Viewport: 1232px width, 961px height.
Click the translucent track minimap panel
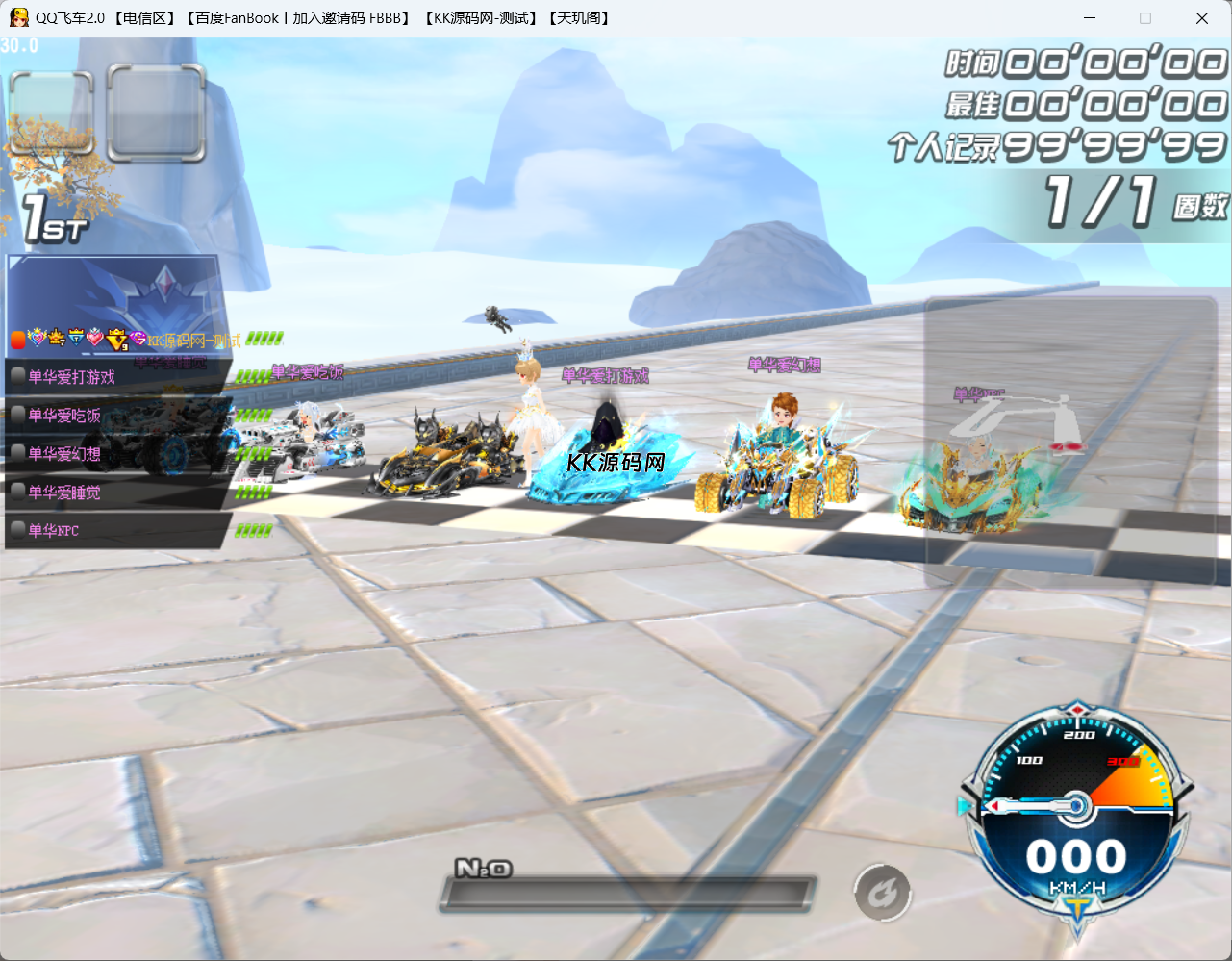tap(1070, 441)
